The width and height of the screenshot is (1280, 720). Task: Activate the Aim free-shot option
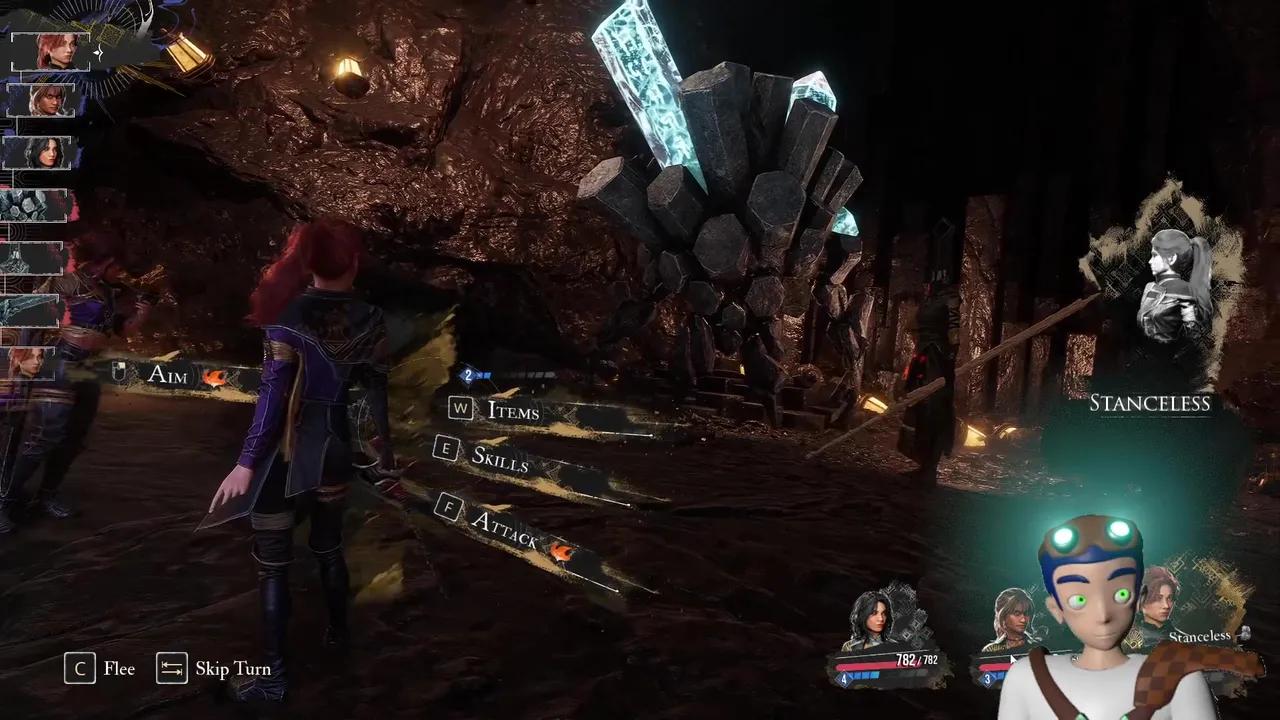coord(167,375)
